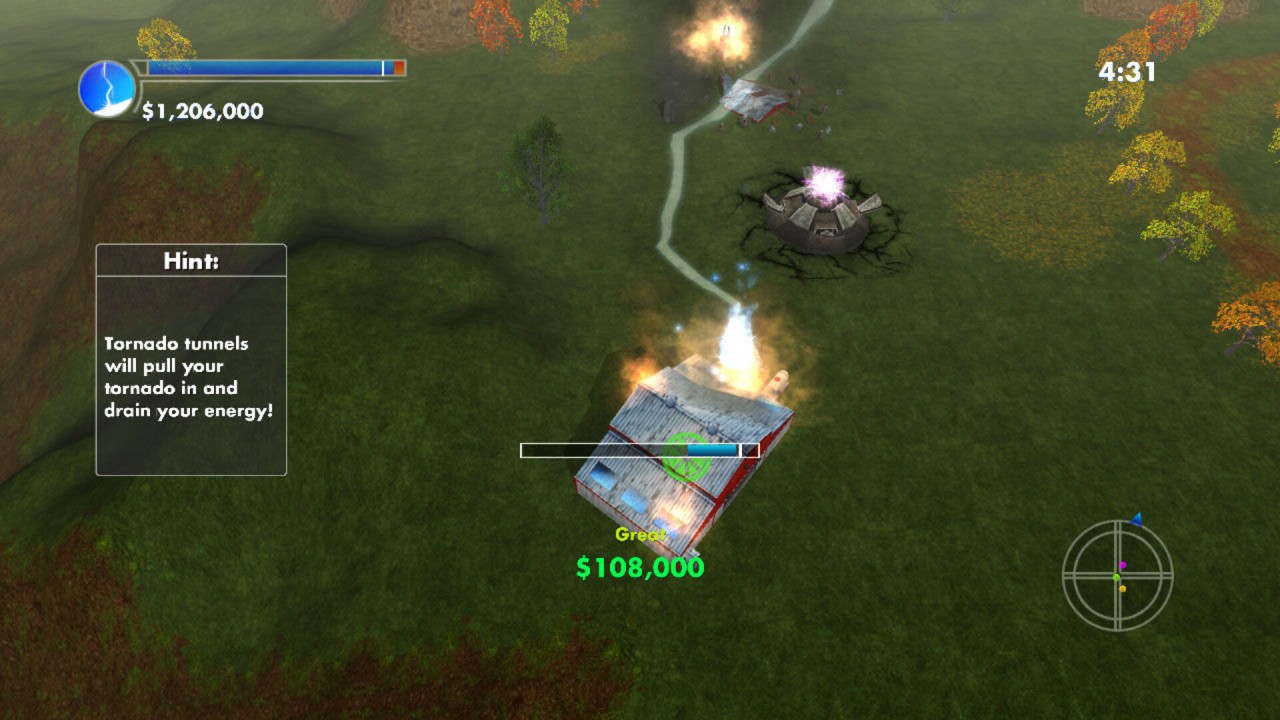
Task: Click the $108,000 damage payout text
Action: tap(640, 566)
